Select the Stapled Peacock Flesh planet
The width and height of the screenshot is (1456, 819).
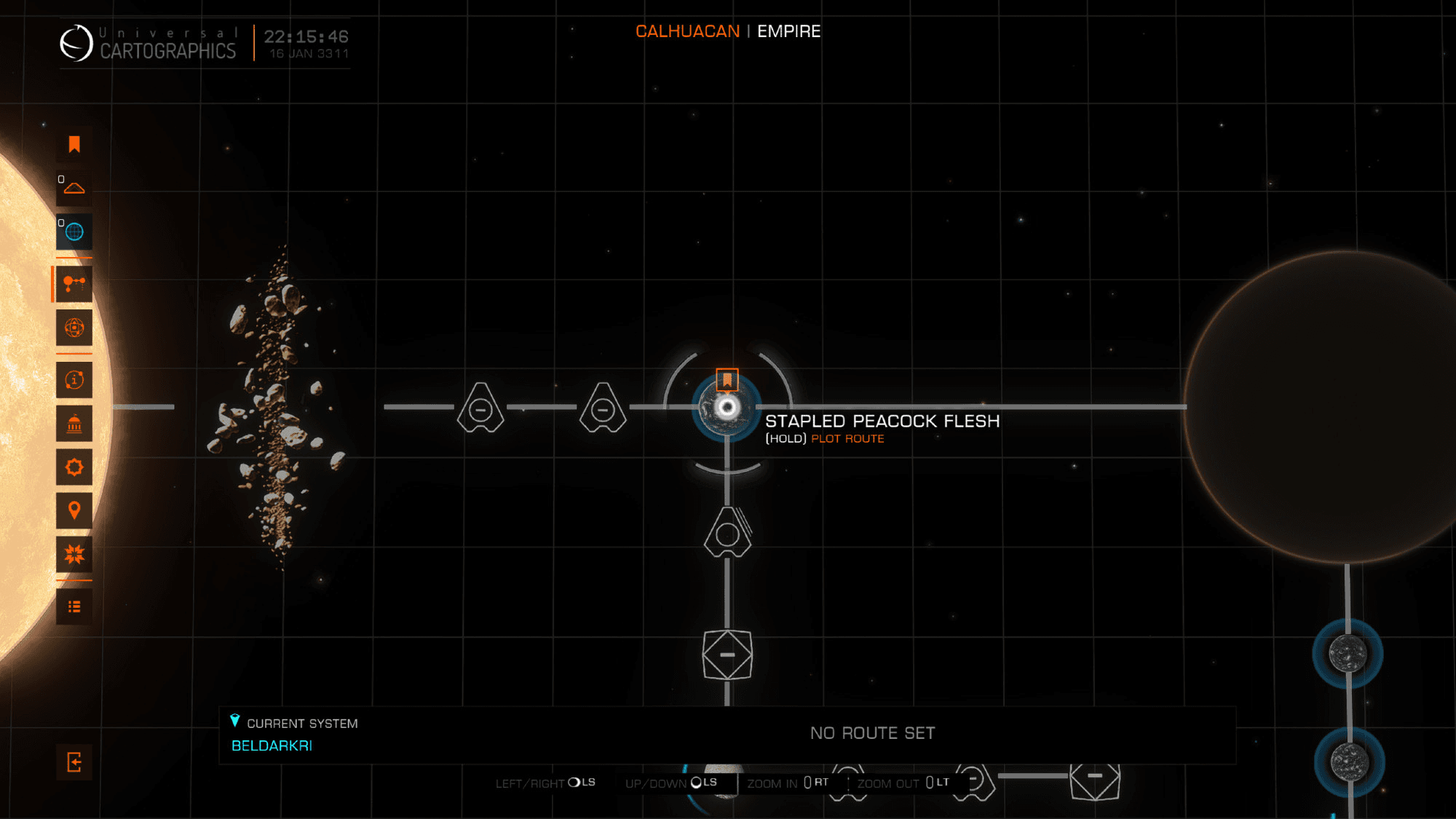click(727, 408)
